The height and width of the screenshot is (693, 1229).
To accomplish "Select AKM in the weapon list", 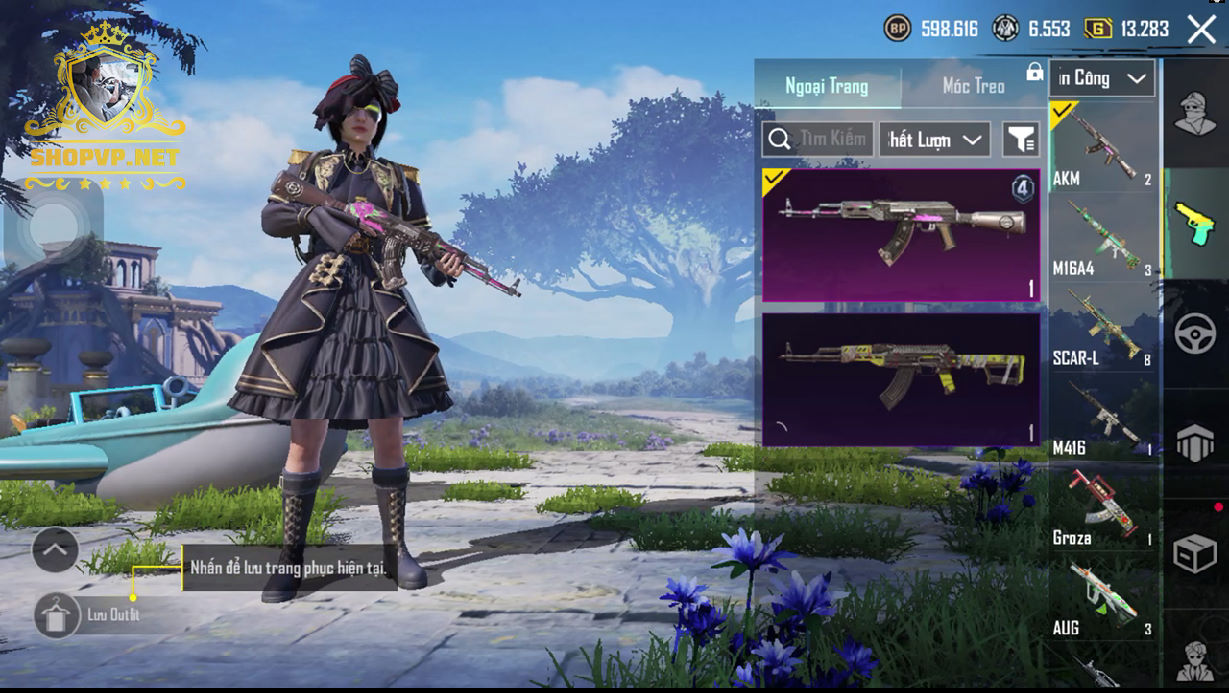I will pos(1102,148).
